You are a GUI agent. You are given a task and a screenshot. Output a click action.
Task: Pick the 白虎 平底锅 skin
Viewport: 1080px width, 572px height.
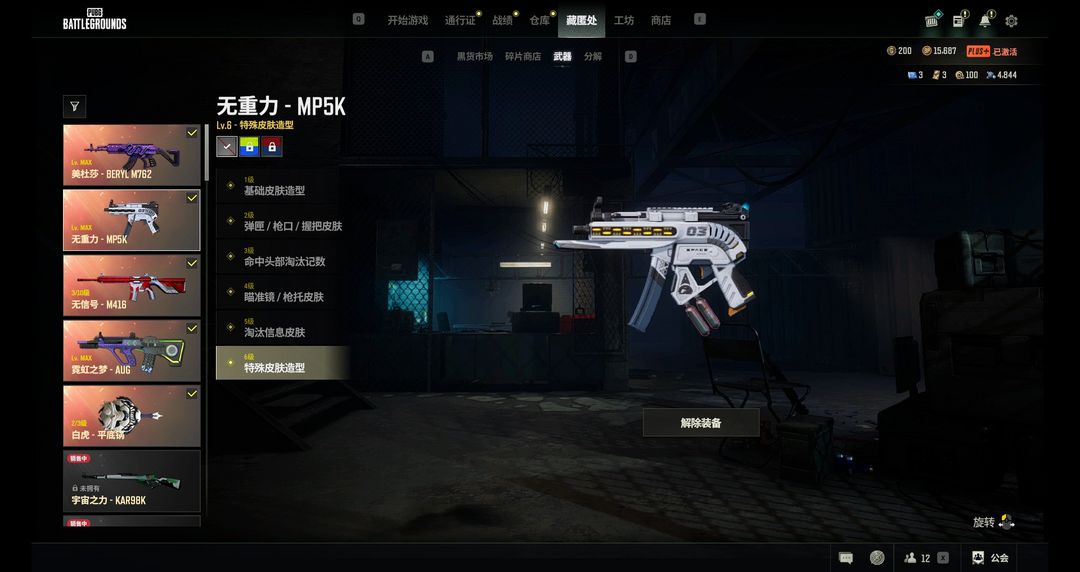click(x=132, y=415)
